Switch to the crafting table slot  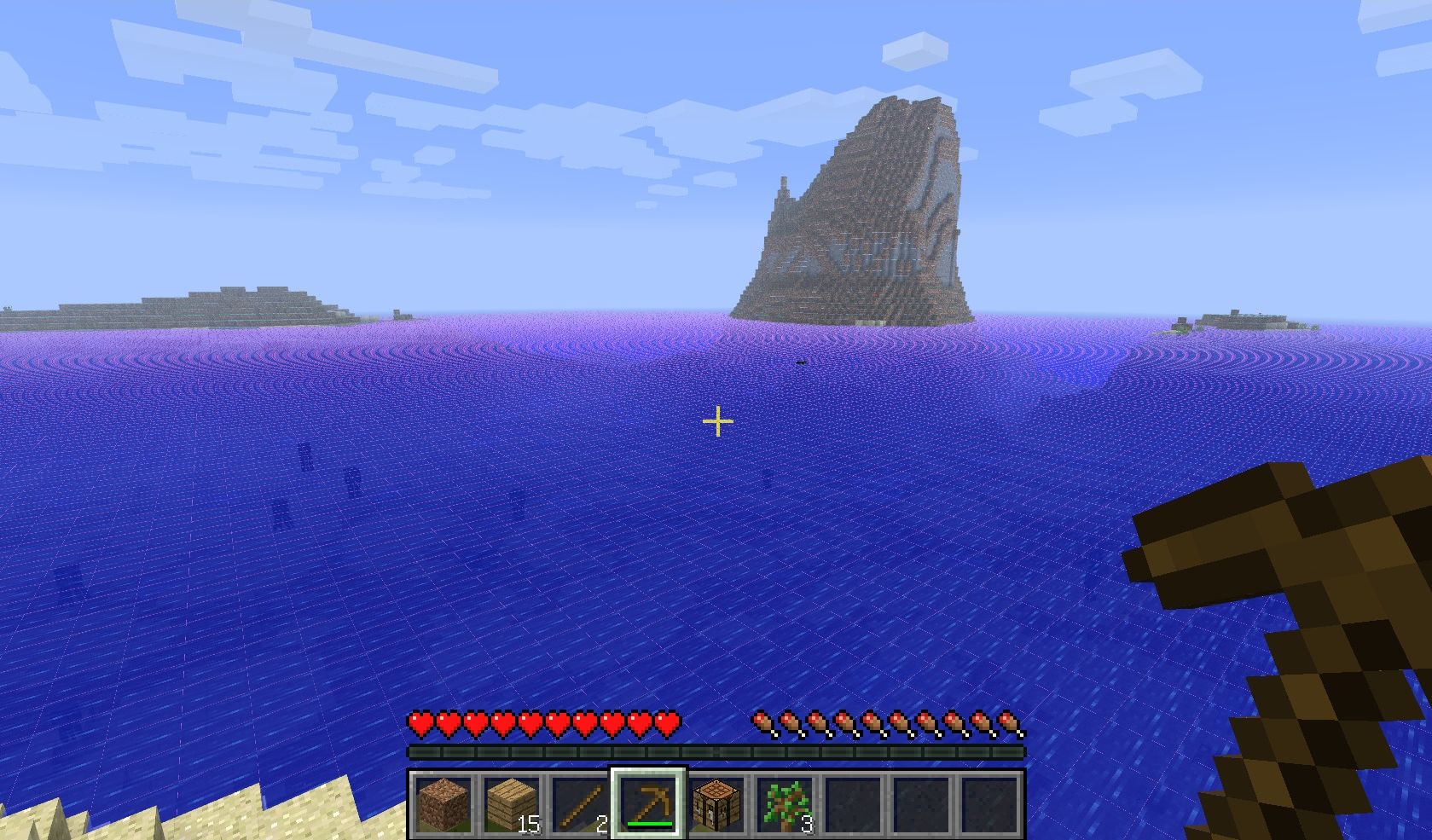tap(716, 804)
